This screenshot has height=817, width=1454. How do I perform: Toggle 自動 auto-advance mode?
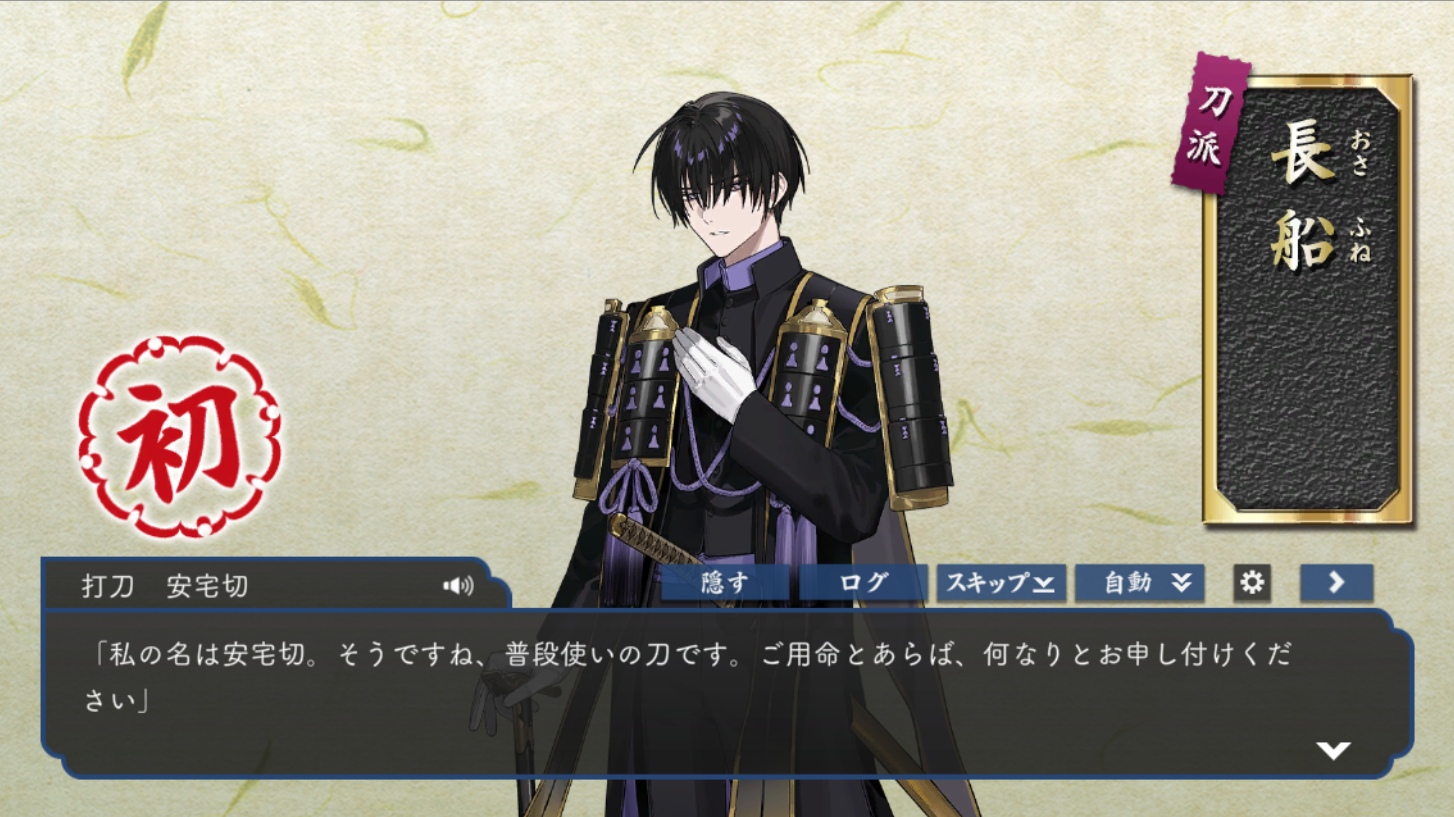tap(1139, 583)
